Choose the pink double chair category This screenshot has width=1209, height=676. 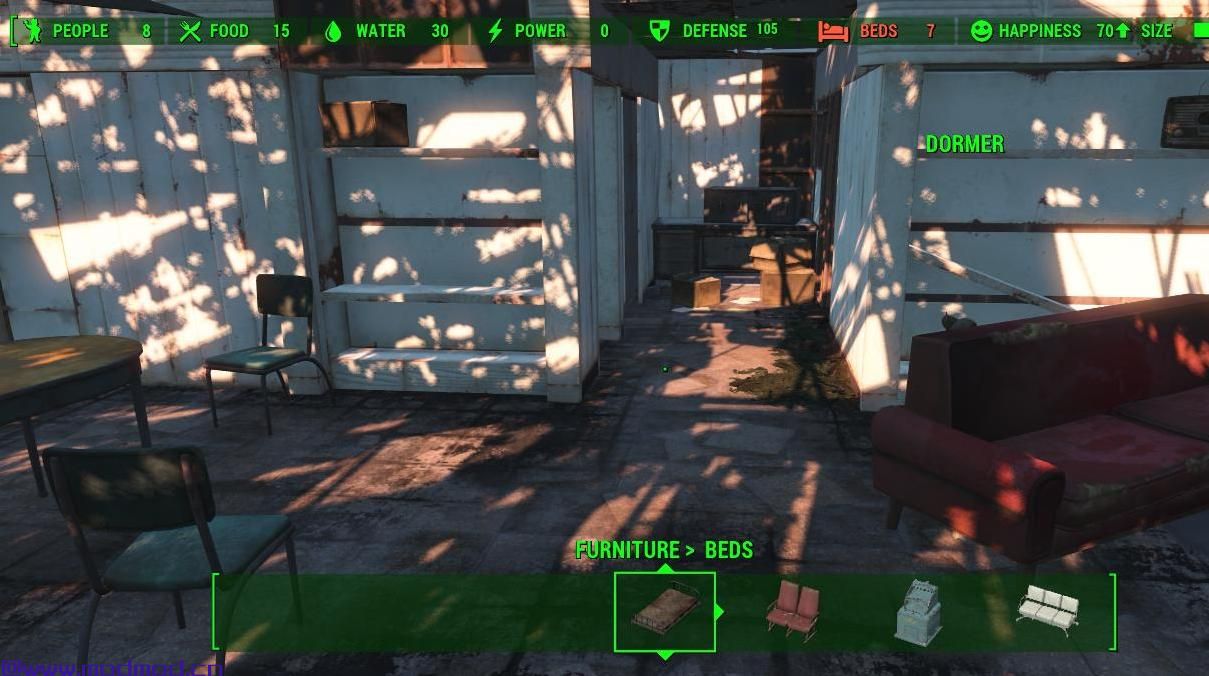(793, 610)
